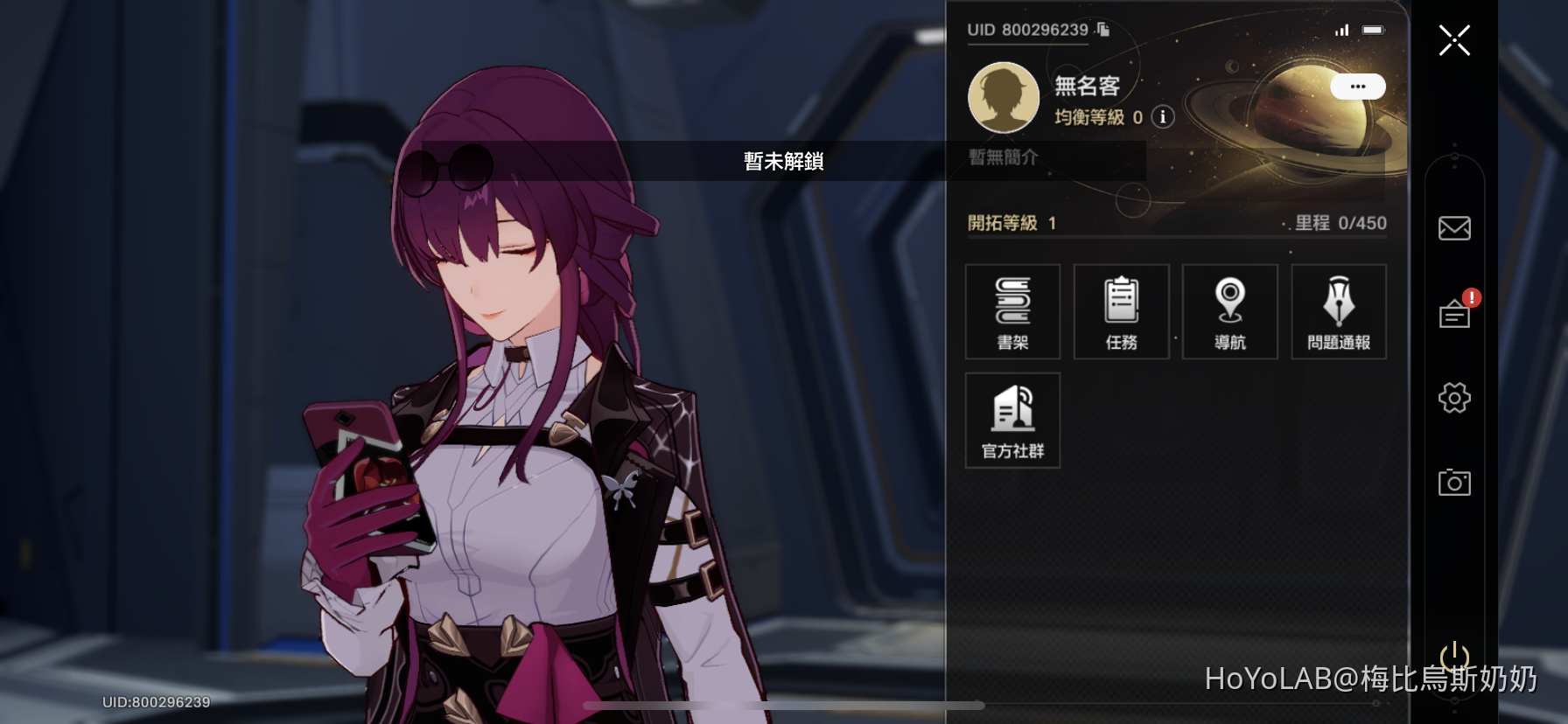This screenshot has width=1568, height=724.
Task: Open the events icon with red notification badge
Action: (x=1454, y=313)
